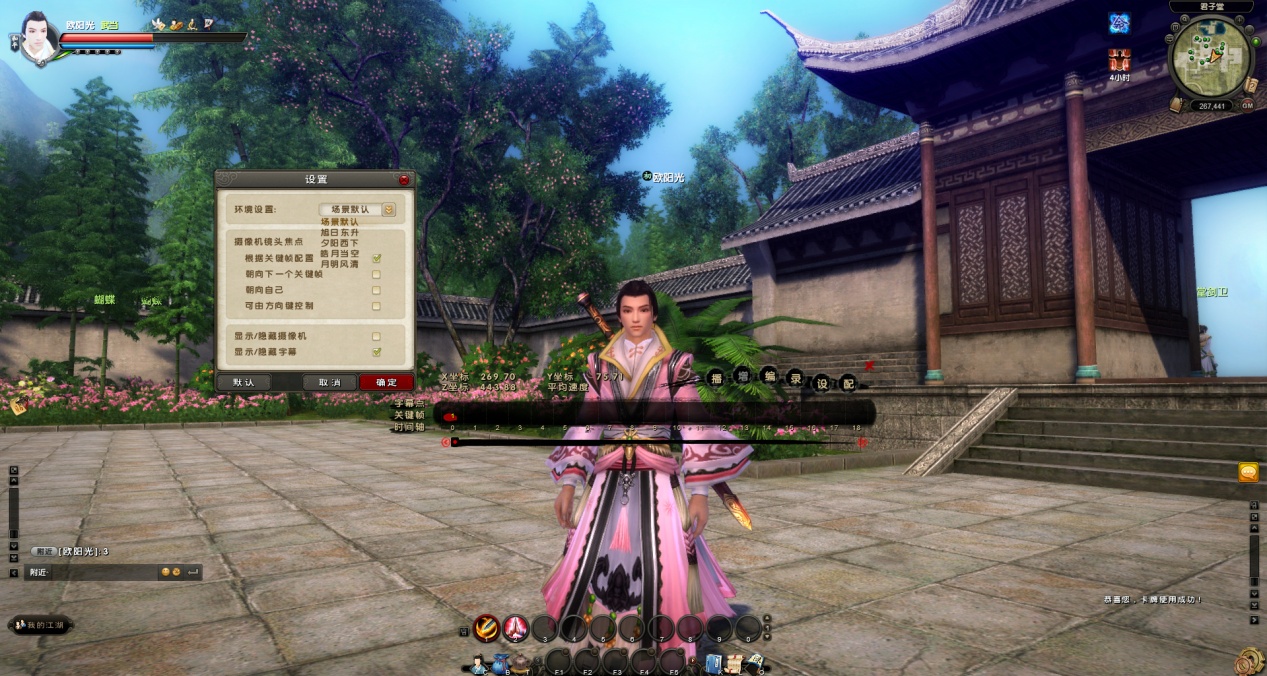Pick 皓月当空 in the dropdown list

click(339, 254)
